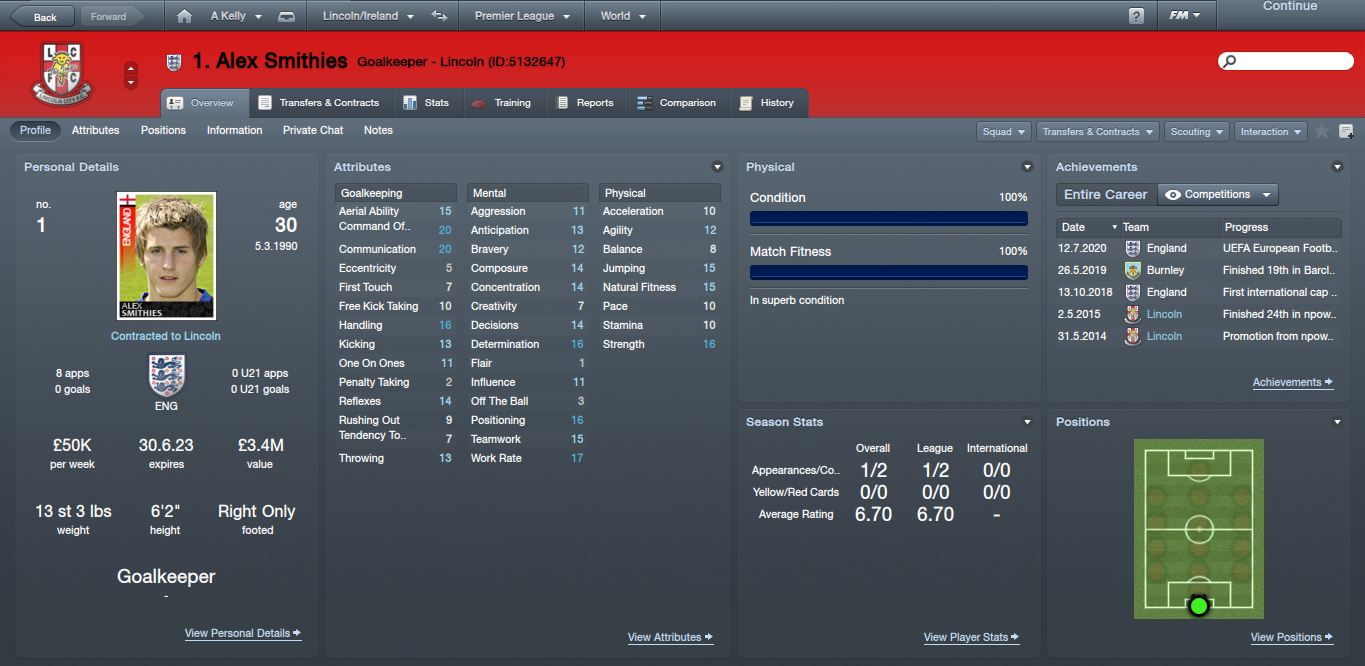This screenshot has width=1365, height=666.
Task: Select the Attributes sub-tab
Action: tap(95, 130)
